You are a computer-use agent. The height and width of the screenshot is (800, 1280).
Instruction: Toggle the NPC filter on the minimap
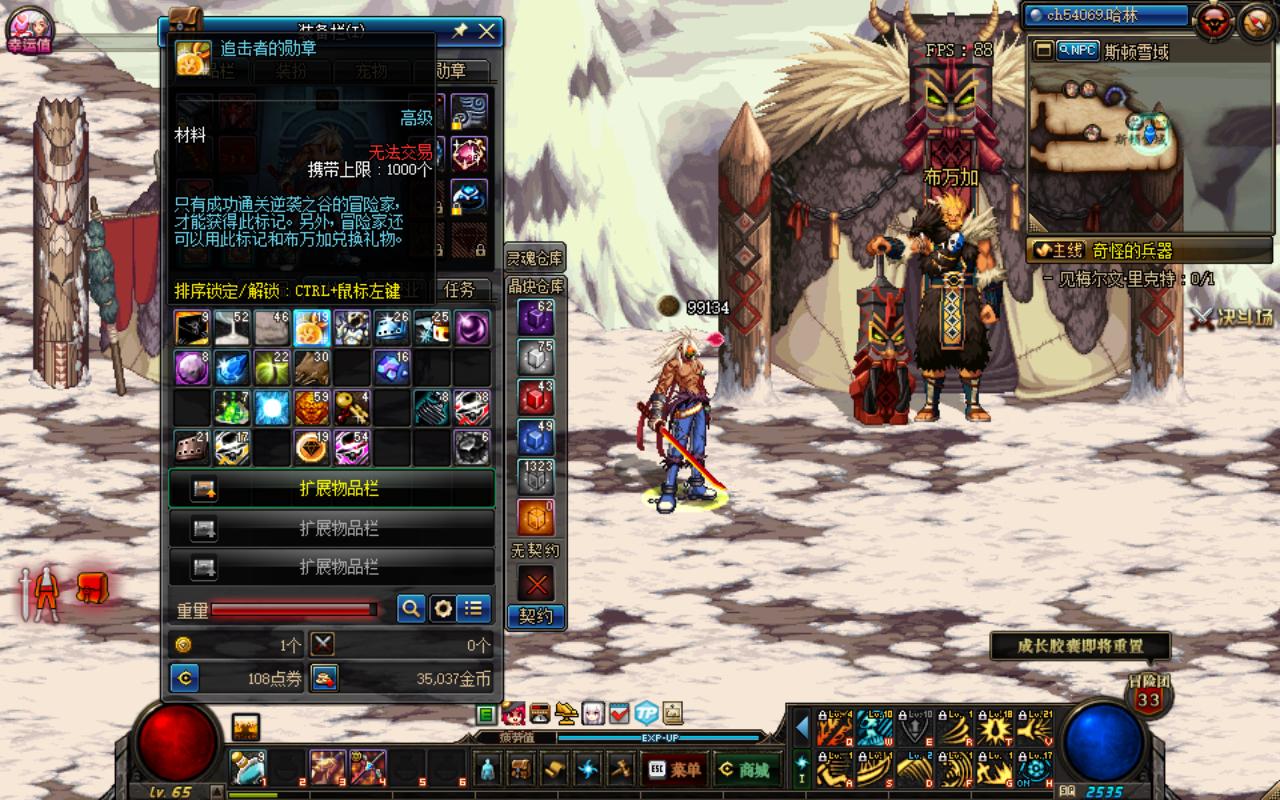tap(1078, 50)
